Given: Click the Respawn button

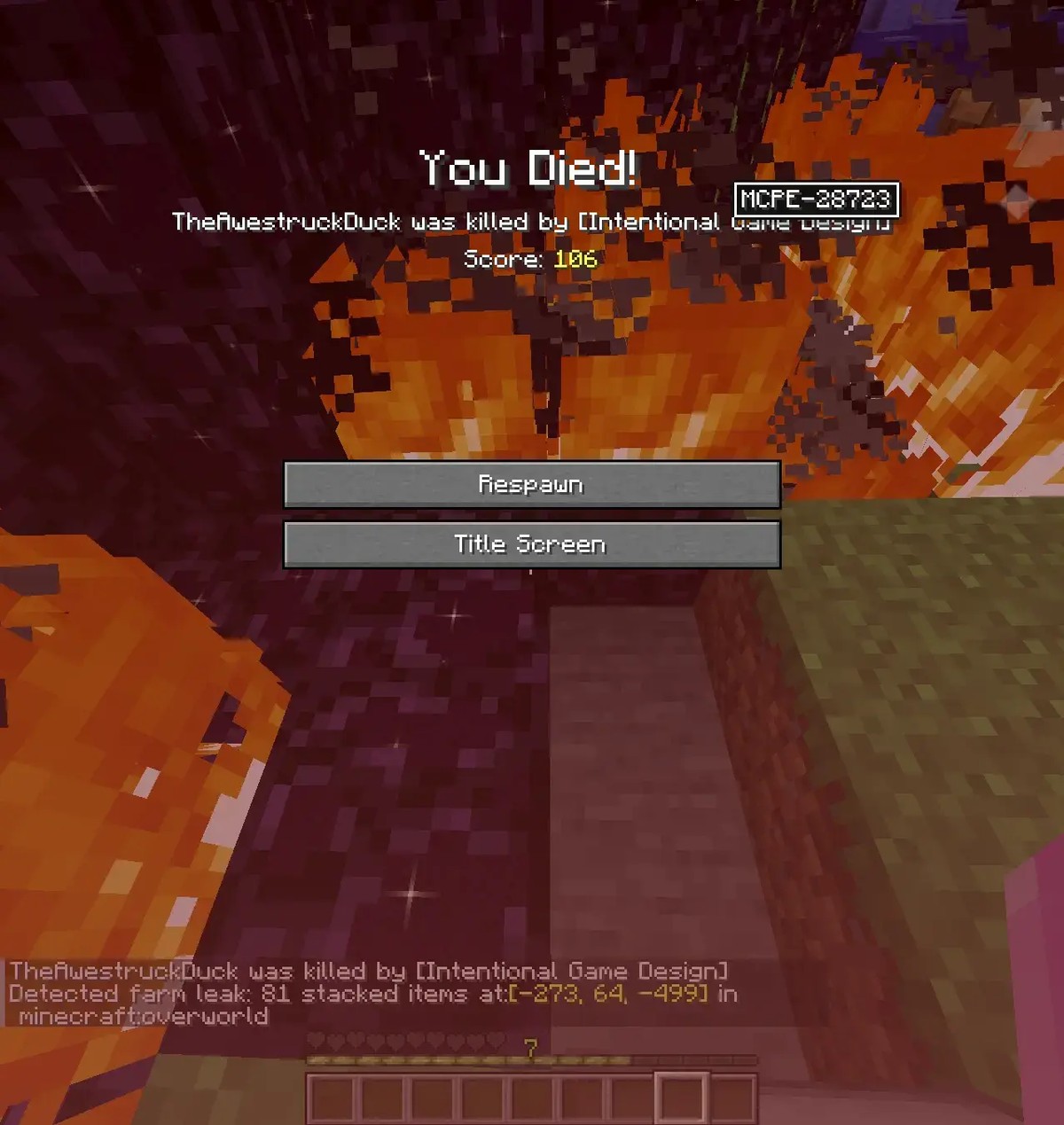Looking at the screenshot, I should point(531,484).
